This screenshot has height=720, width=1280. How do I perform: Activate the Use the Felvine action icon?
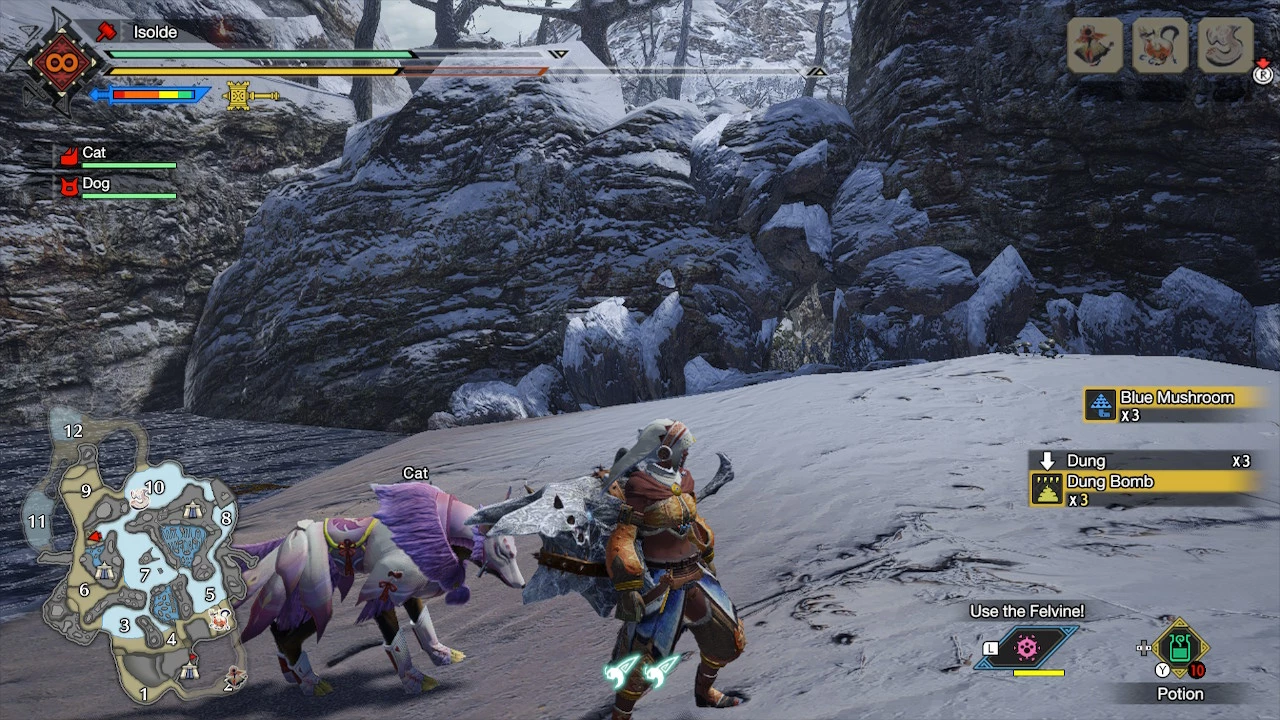(x=1027, y=648)
